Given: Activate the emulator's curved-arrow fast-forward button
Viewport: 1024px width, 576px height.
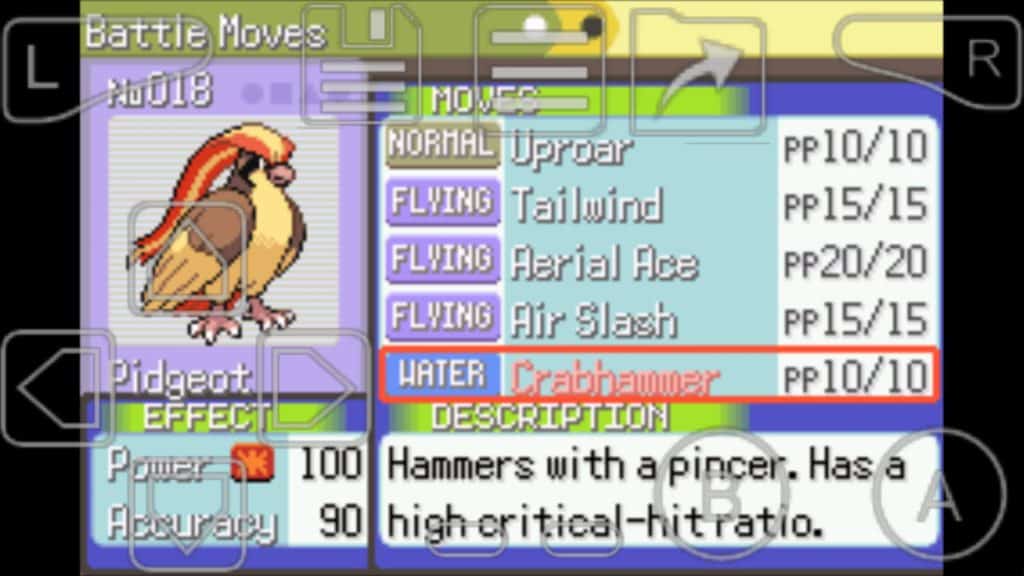Looking at the screenshot, I should (699, 68).
